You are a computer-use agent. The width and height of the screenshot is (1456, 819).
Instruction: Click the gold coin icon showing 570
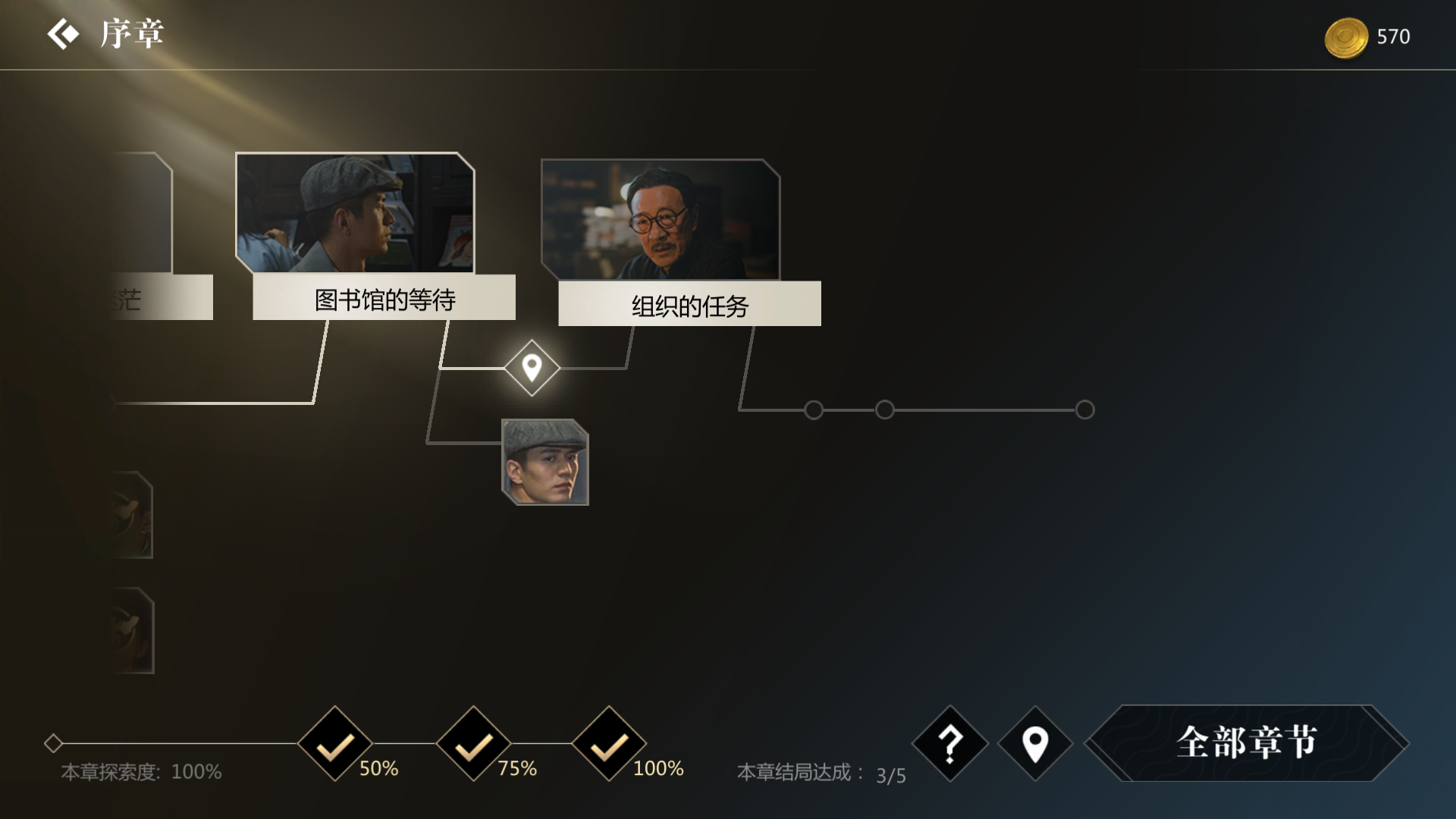point(1348,38)
